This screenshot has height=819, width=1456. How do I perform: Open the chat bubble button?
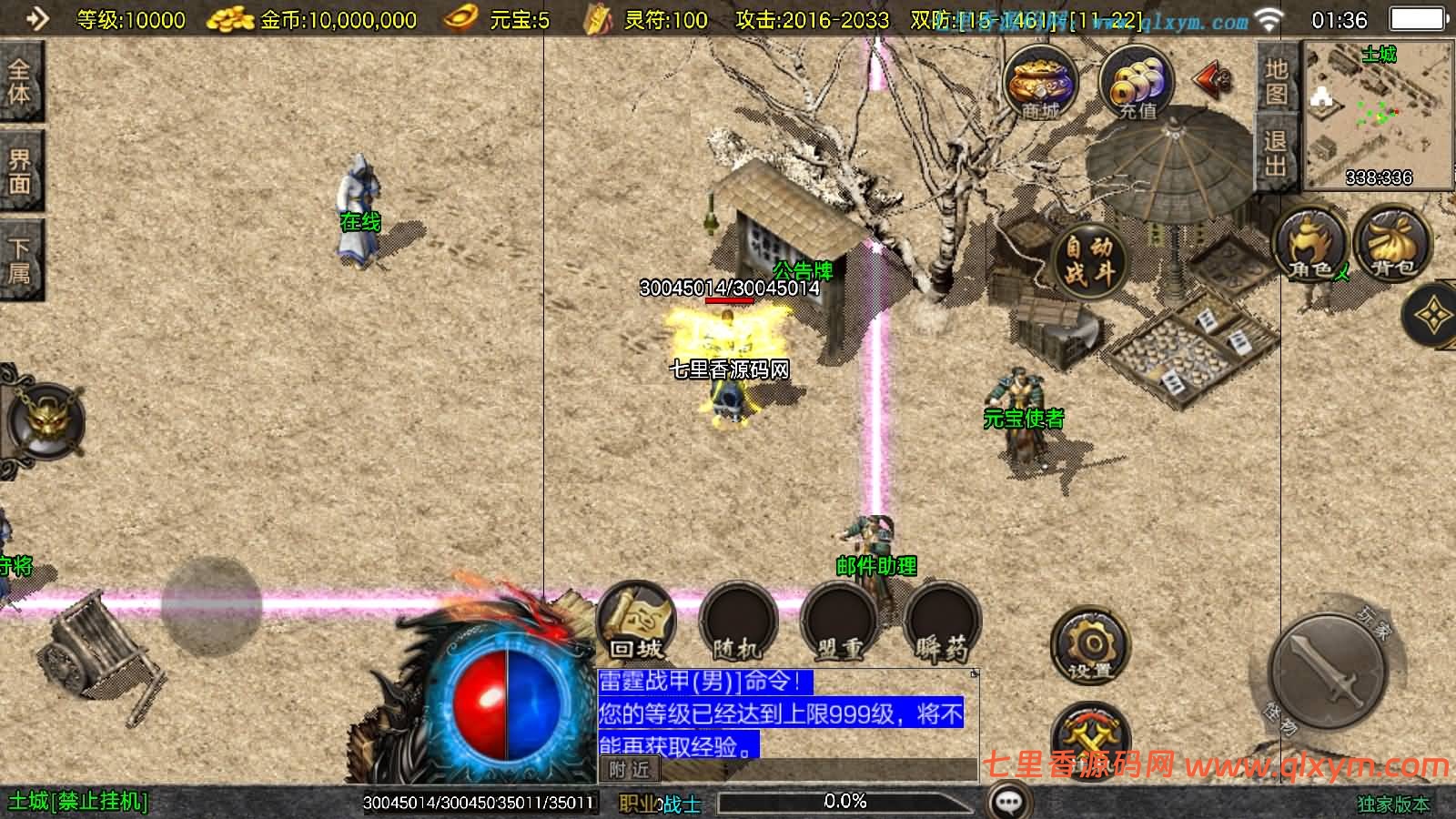point(1009,802)
